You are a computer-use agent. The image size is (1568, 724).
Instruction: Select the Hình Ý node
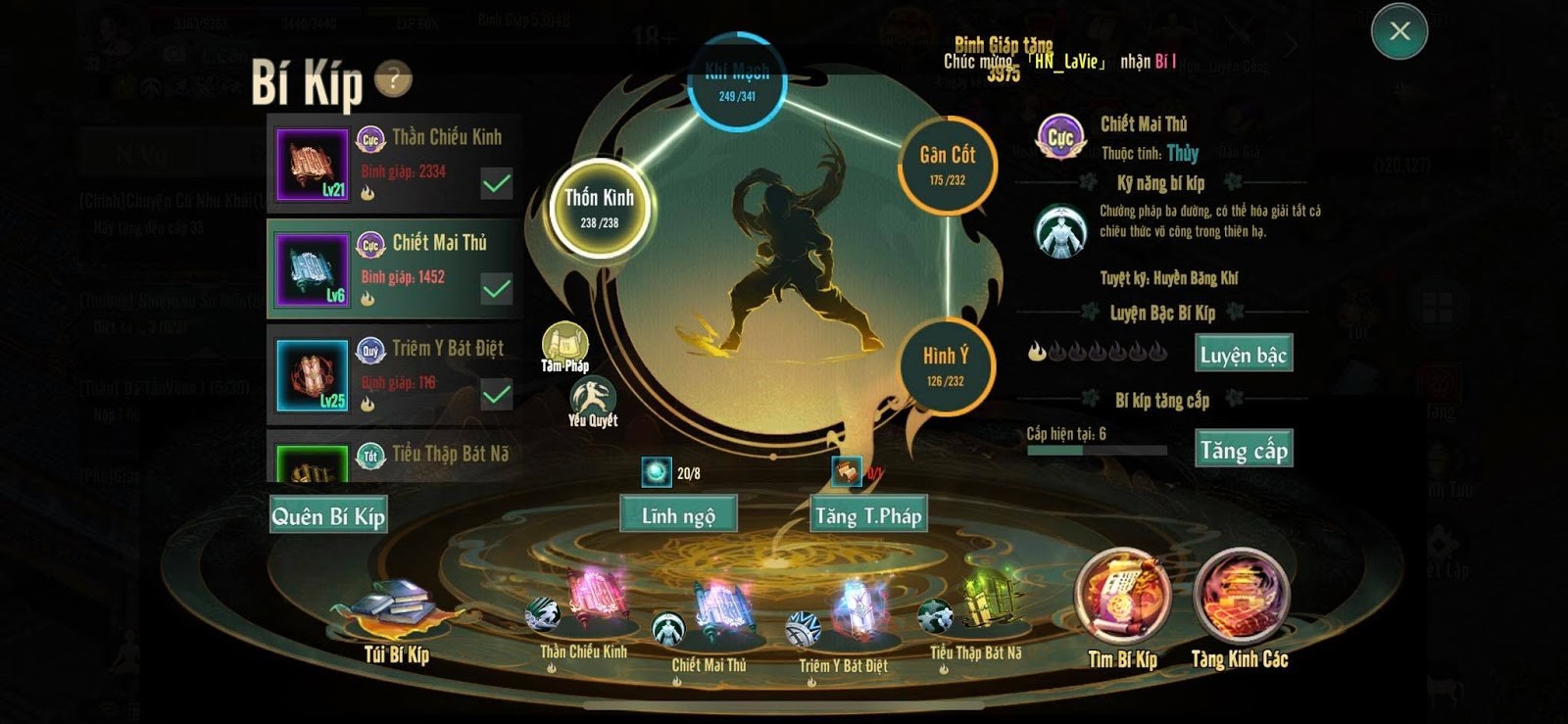point(946,365)
